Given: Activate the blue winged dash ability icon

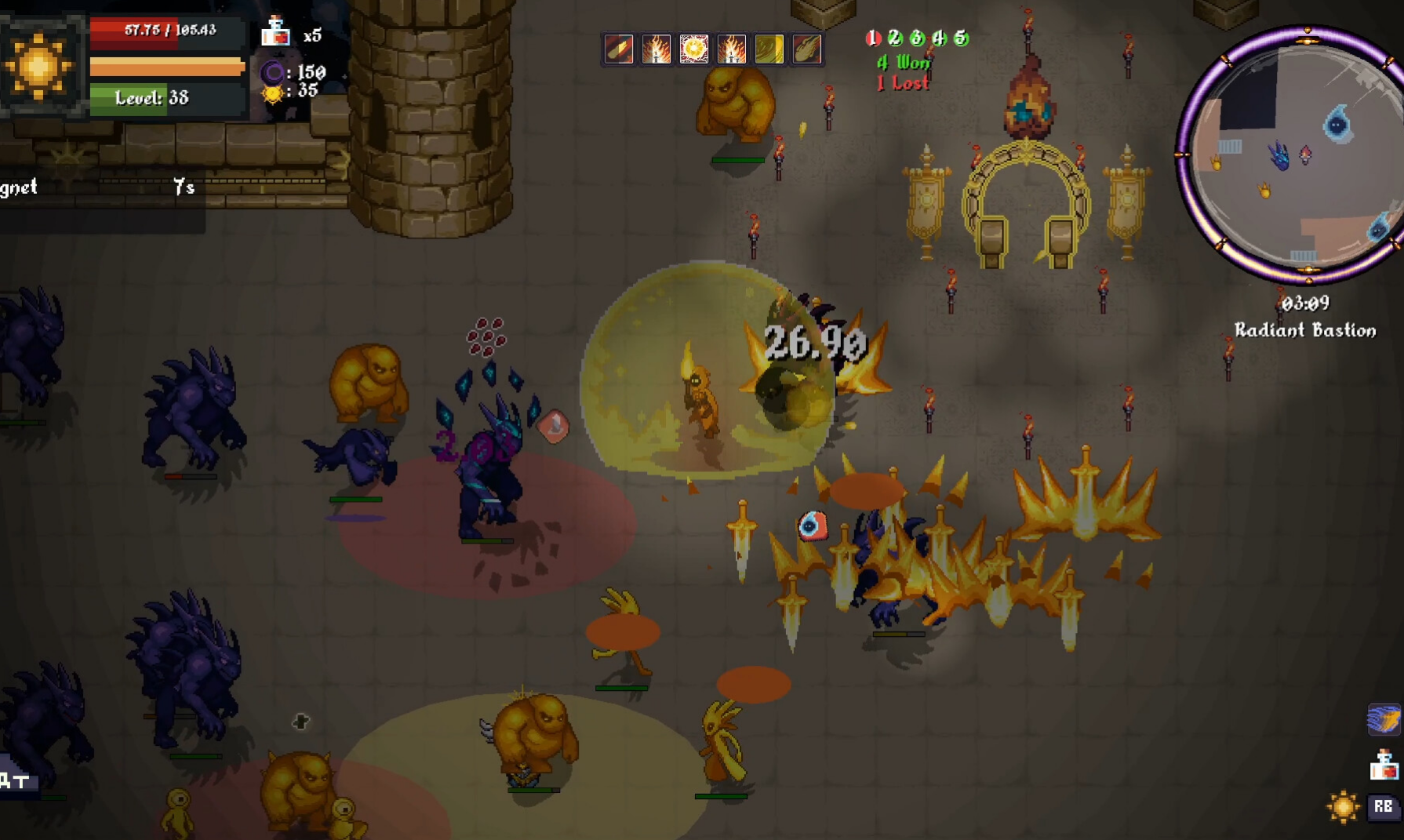Looking at the screenshot, I should tap(1384, 719).
